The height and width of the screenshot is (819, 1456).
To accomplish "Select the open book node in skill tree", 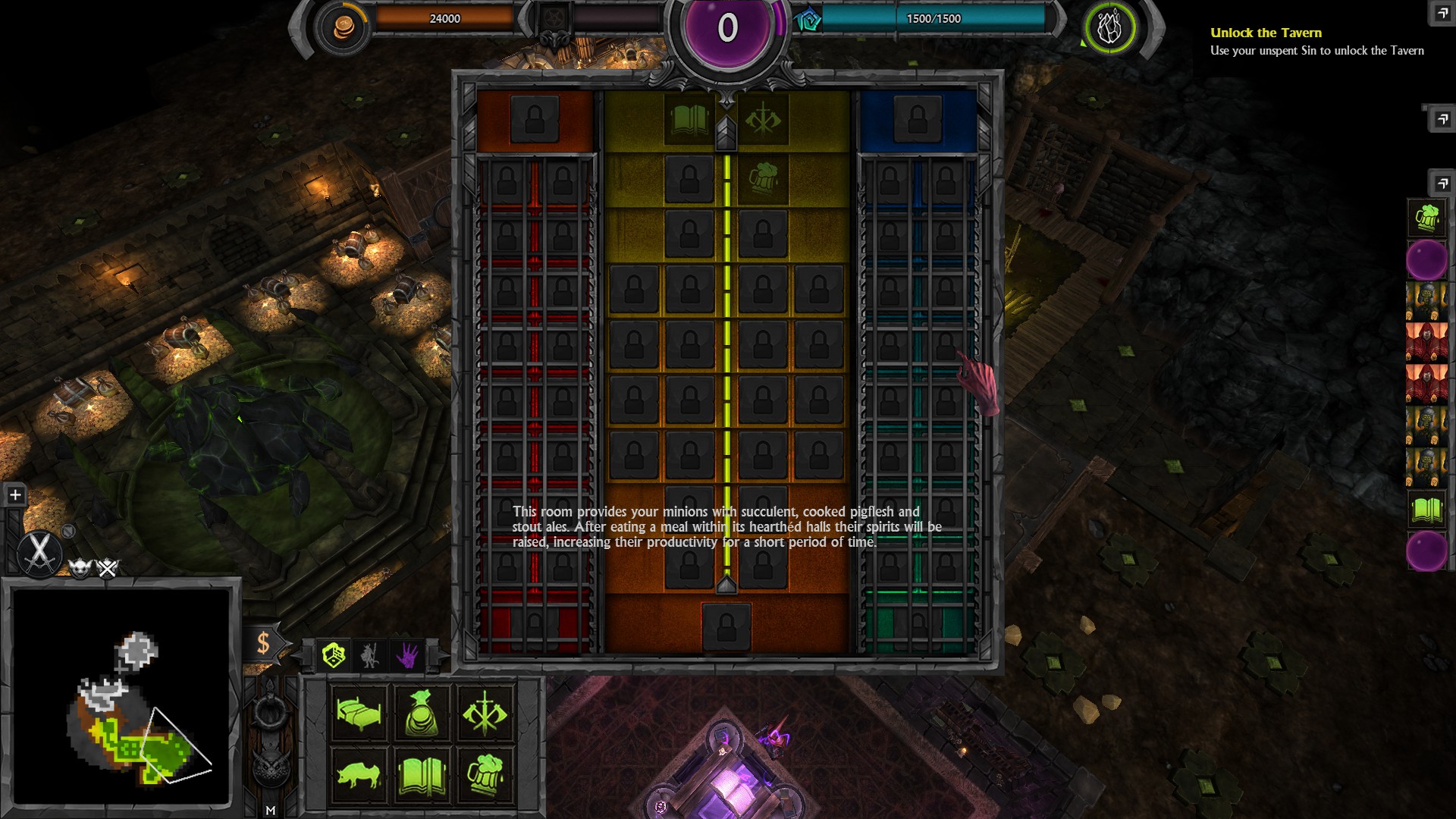I will (689, 119).
